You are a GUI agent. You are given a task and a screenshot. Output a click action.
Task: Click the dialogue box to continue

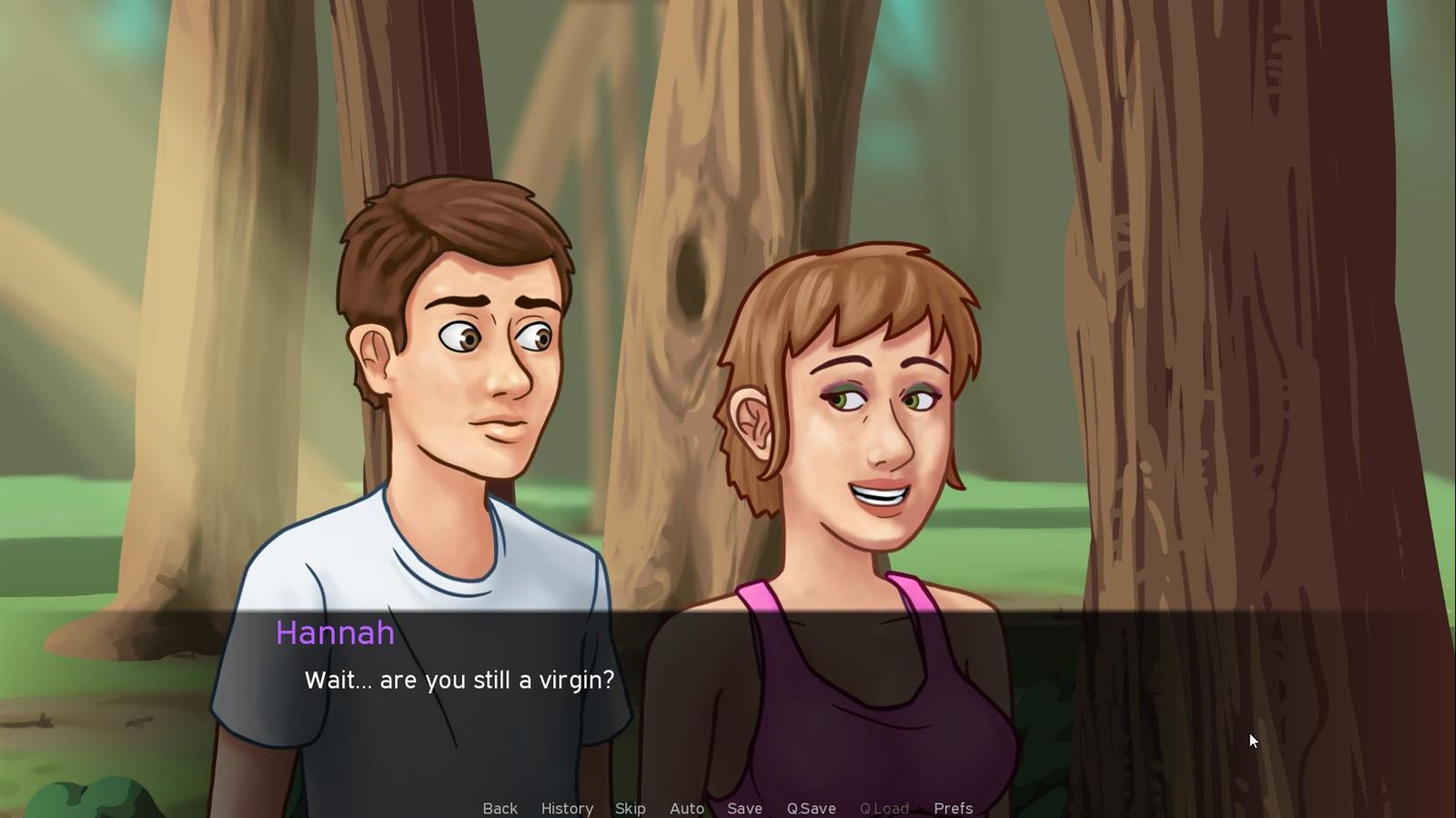point(728,701)
